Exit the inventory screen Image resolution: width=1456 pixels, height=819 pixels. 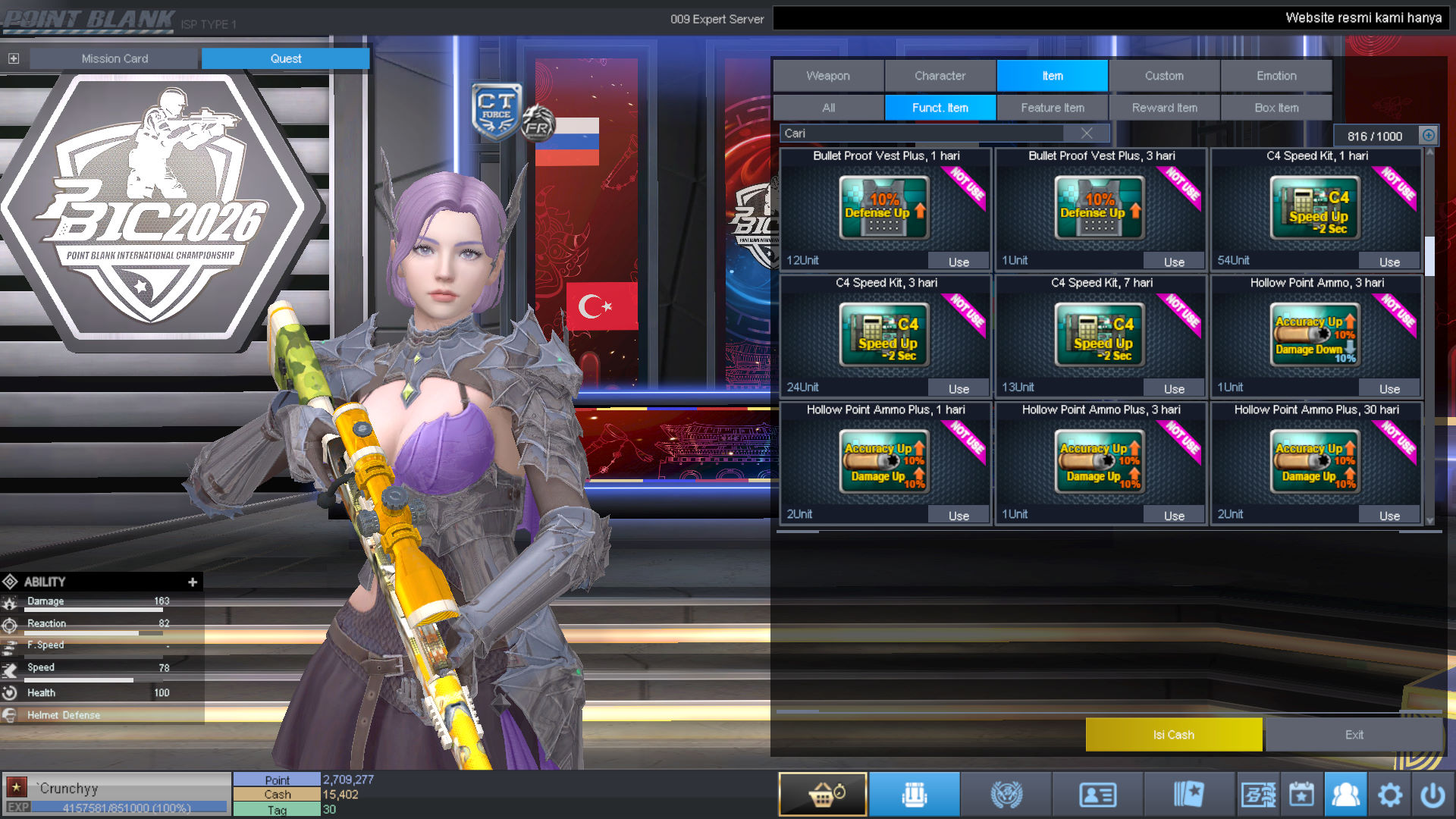[1354, 735]
